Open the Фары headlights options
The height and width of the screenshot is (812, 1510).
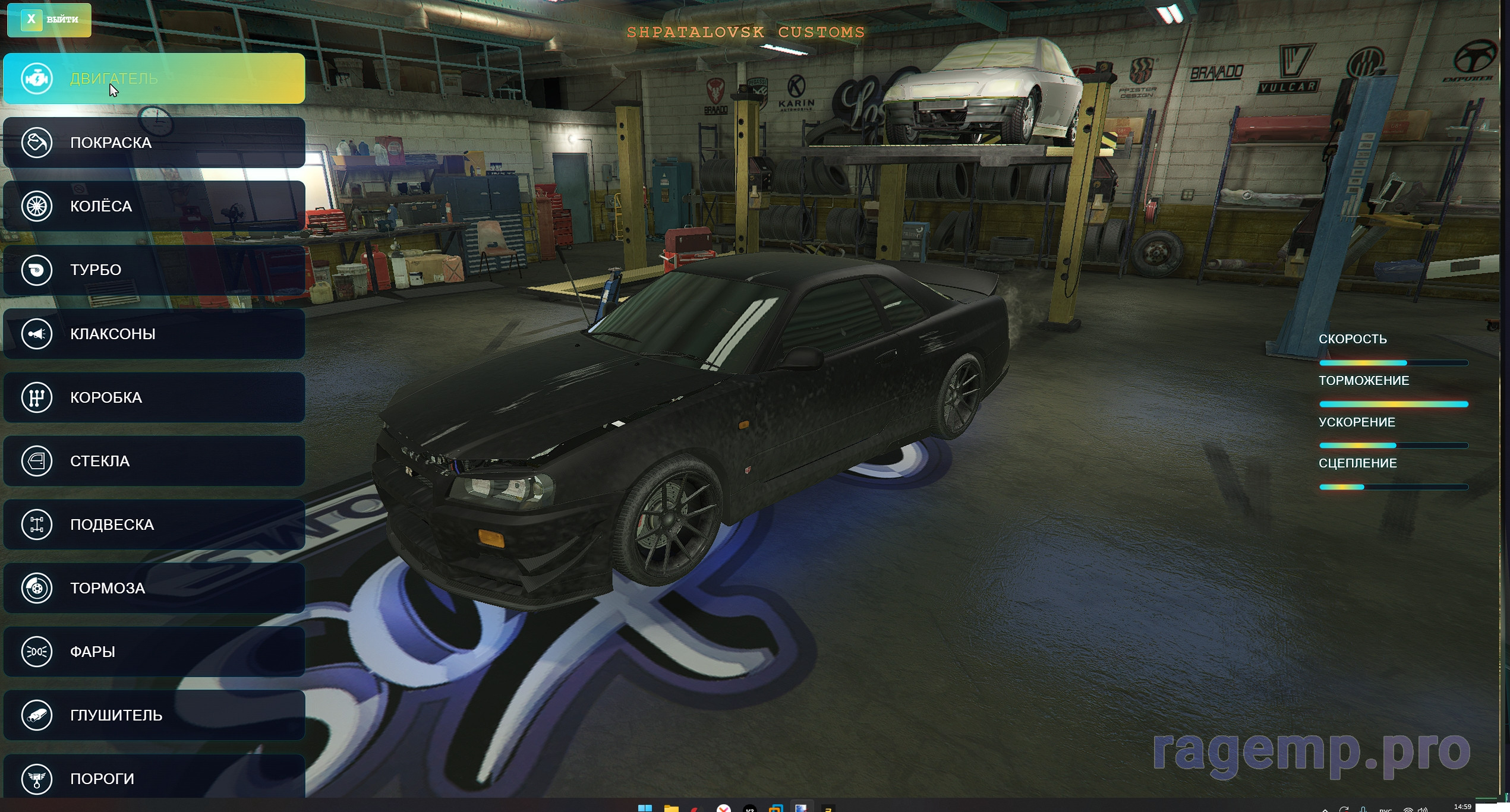[154, 652]
